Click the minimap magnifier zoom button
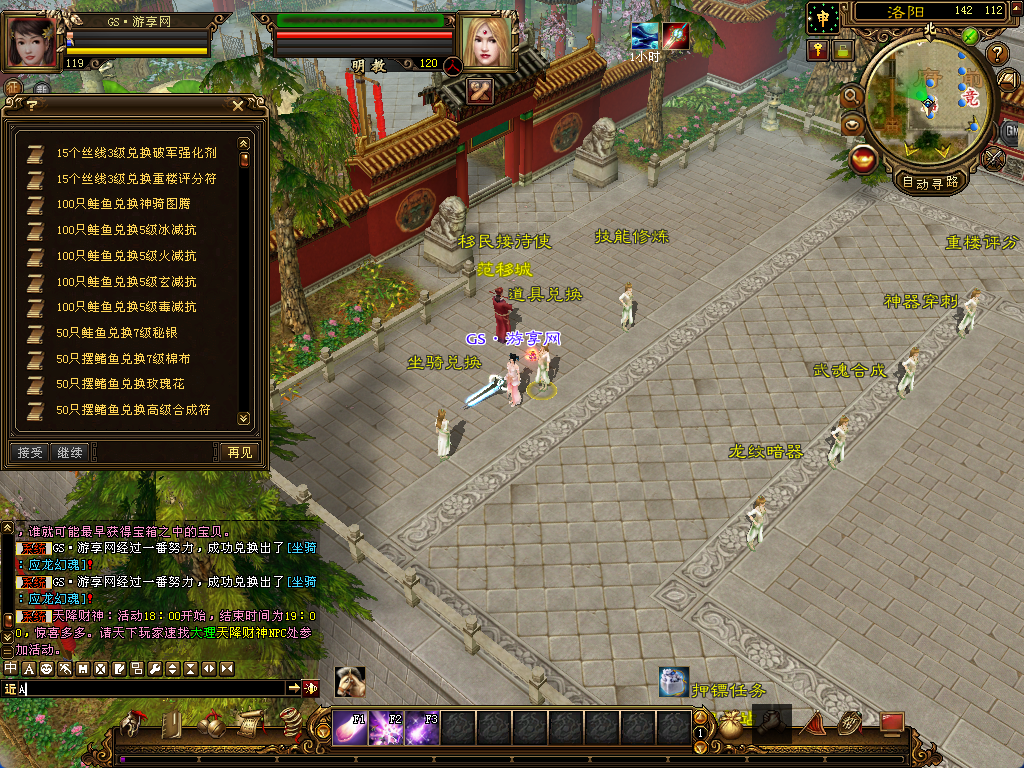 click(852, 96)
